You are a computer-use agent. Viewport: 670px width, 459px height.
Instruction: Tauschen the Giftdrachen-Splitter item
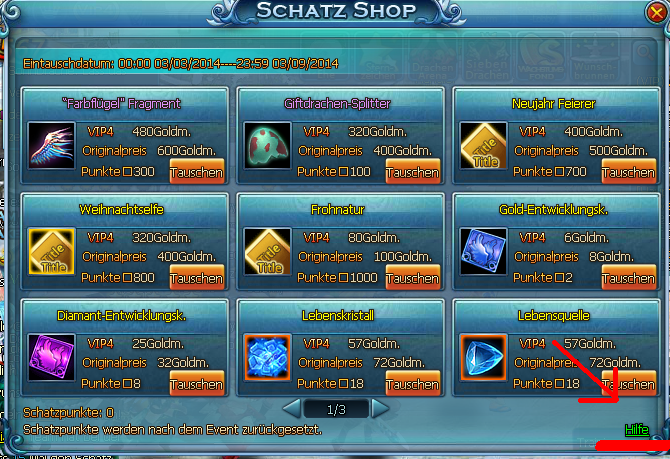tap(412, 172)
